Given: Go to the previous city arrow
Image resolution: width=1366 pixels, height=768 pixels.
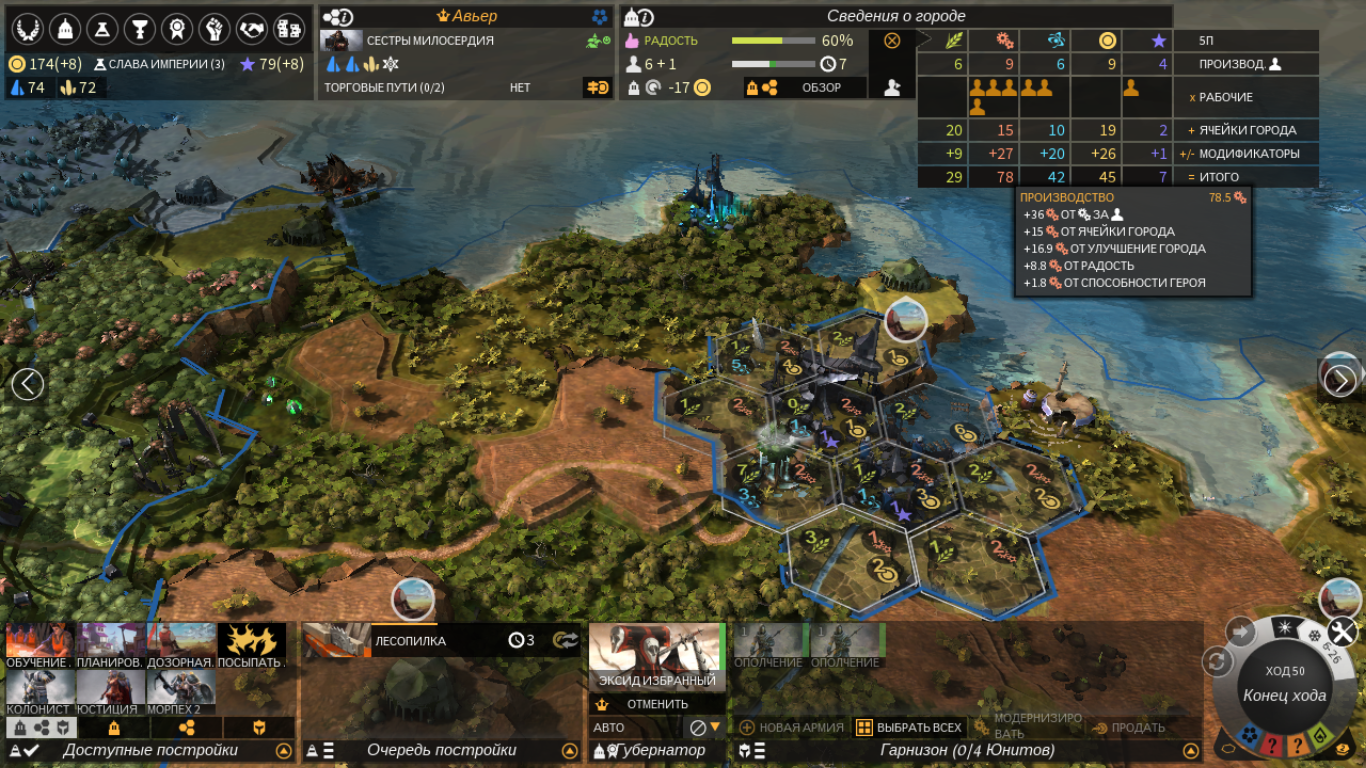Looking at the screenshot, I should point(27,383).
